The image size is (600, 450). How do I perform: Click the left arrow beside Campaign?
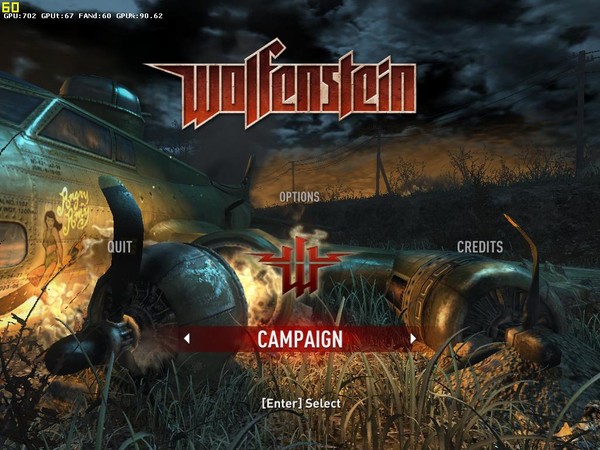[x=186, y=339]
